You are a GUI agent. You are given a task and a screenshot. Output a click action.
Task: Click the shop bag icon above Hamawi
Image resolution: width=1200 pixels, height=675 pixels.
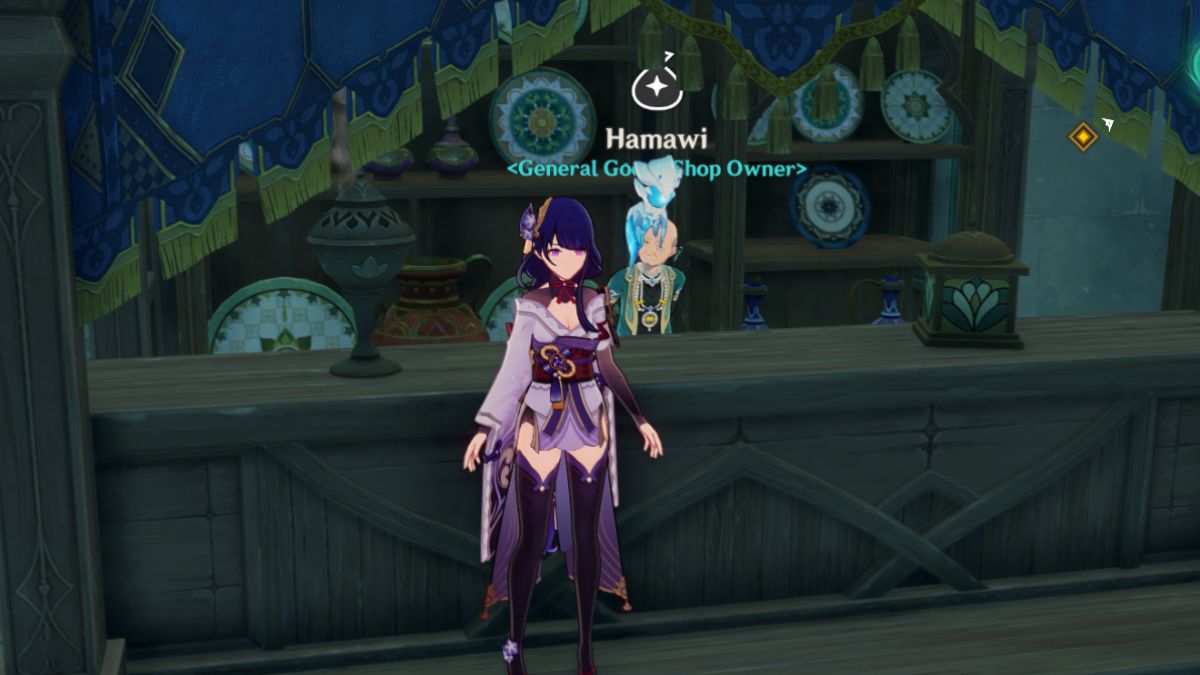(x=657, y=87)
